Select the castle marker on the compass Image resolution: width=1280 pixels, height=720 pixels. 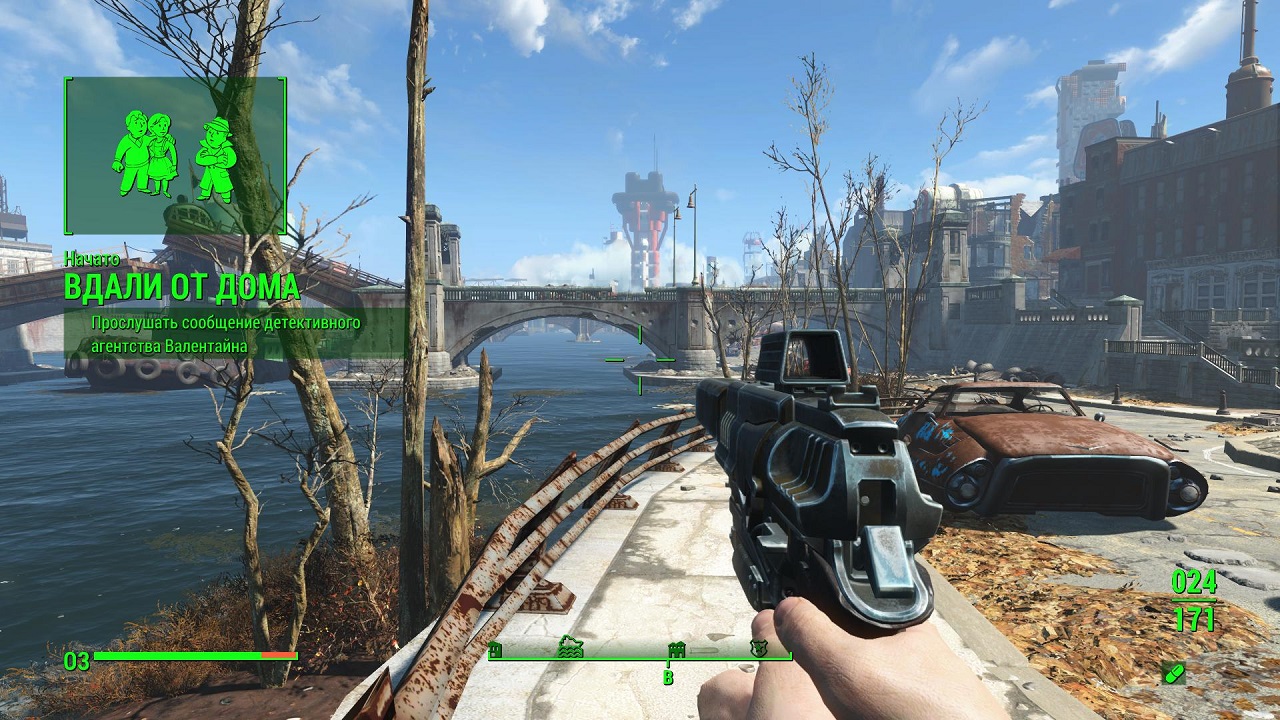point(675,649)
